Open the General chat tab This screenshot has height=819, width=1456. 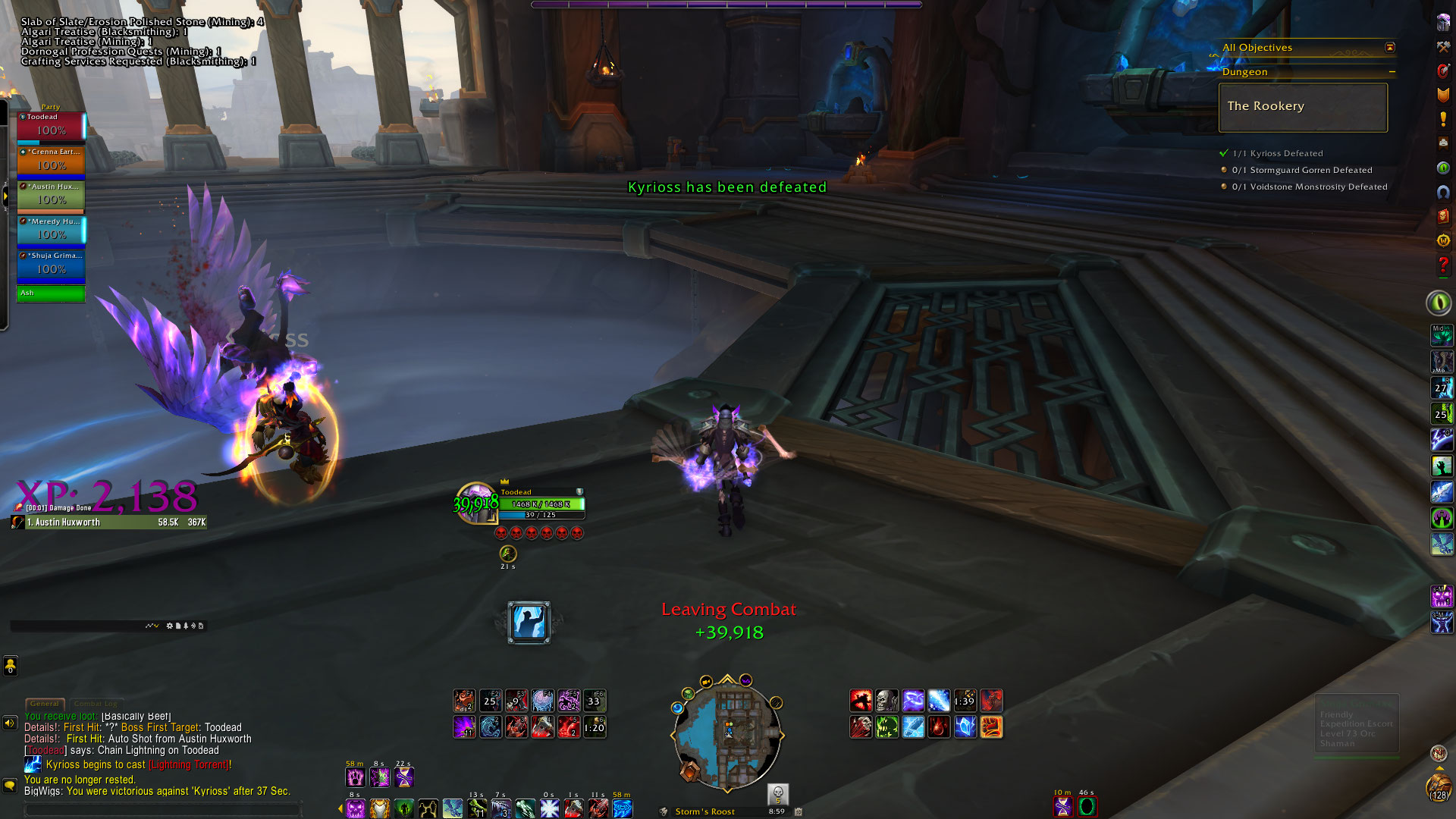tap(45, 704)
